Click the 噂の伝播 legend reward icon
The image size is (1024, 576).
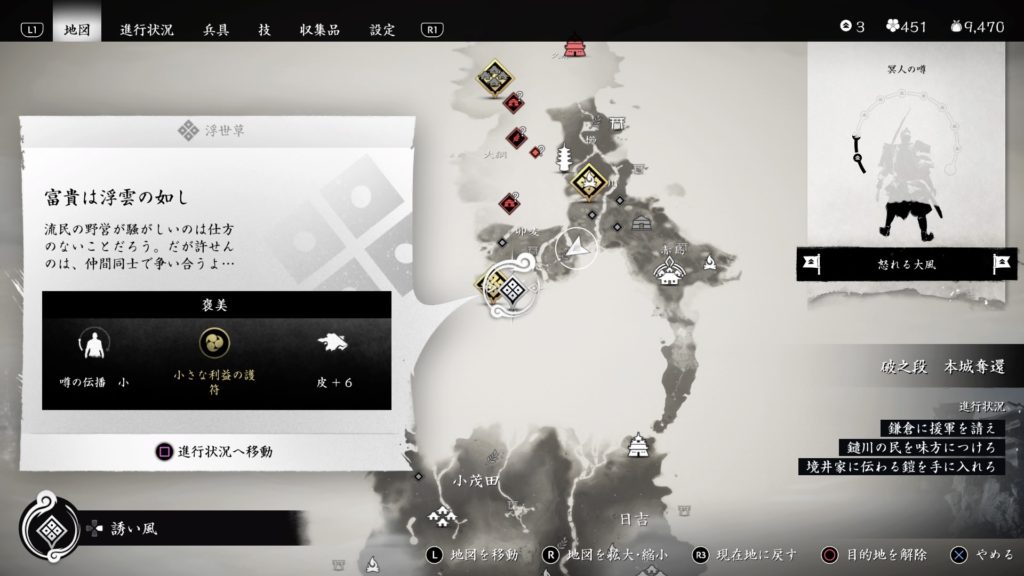[x=94, y=345]
